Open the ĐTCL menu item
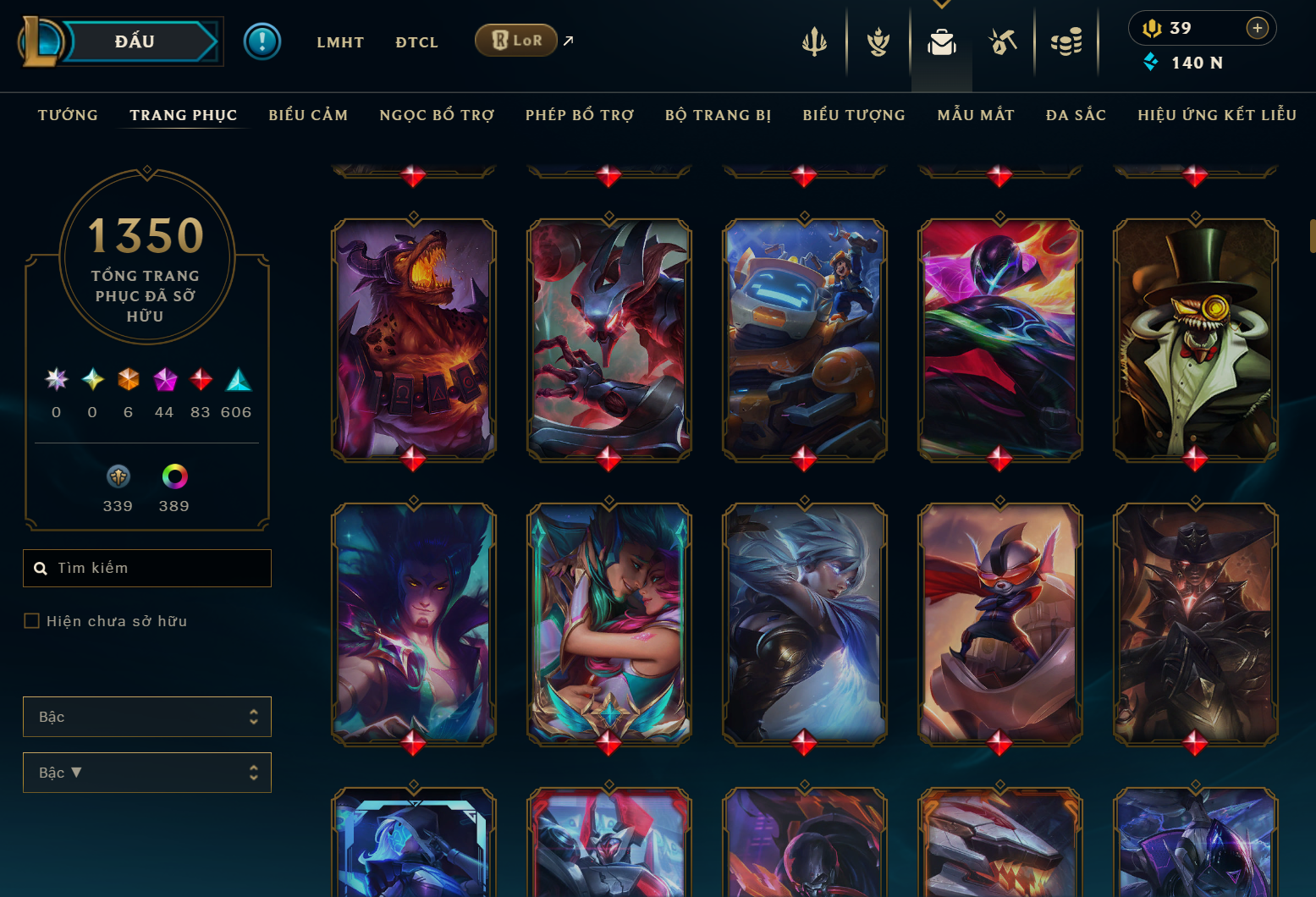Image resolution: width=1316 pixels, height=897 pixels. pyautogui.click(x=416, y=41)
